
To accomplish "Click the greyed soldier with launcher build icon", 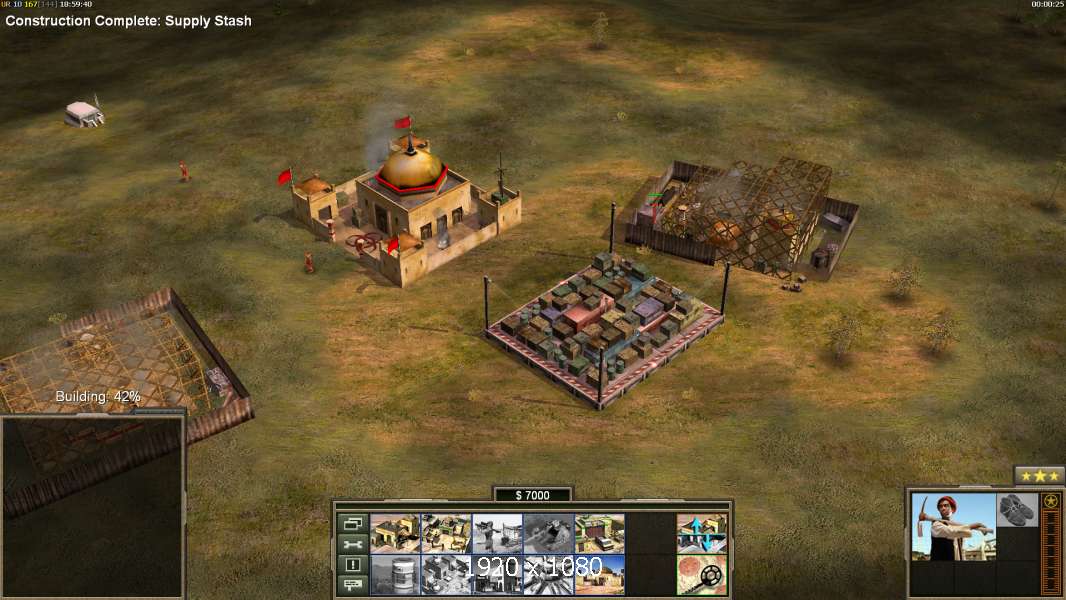I will 497,534.
